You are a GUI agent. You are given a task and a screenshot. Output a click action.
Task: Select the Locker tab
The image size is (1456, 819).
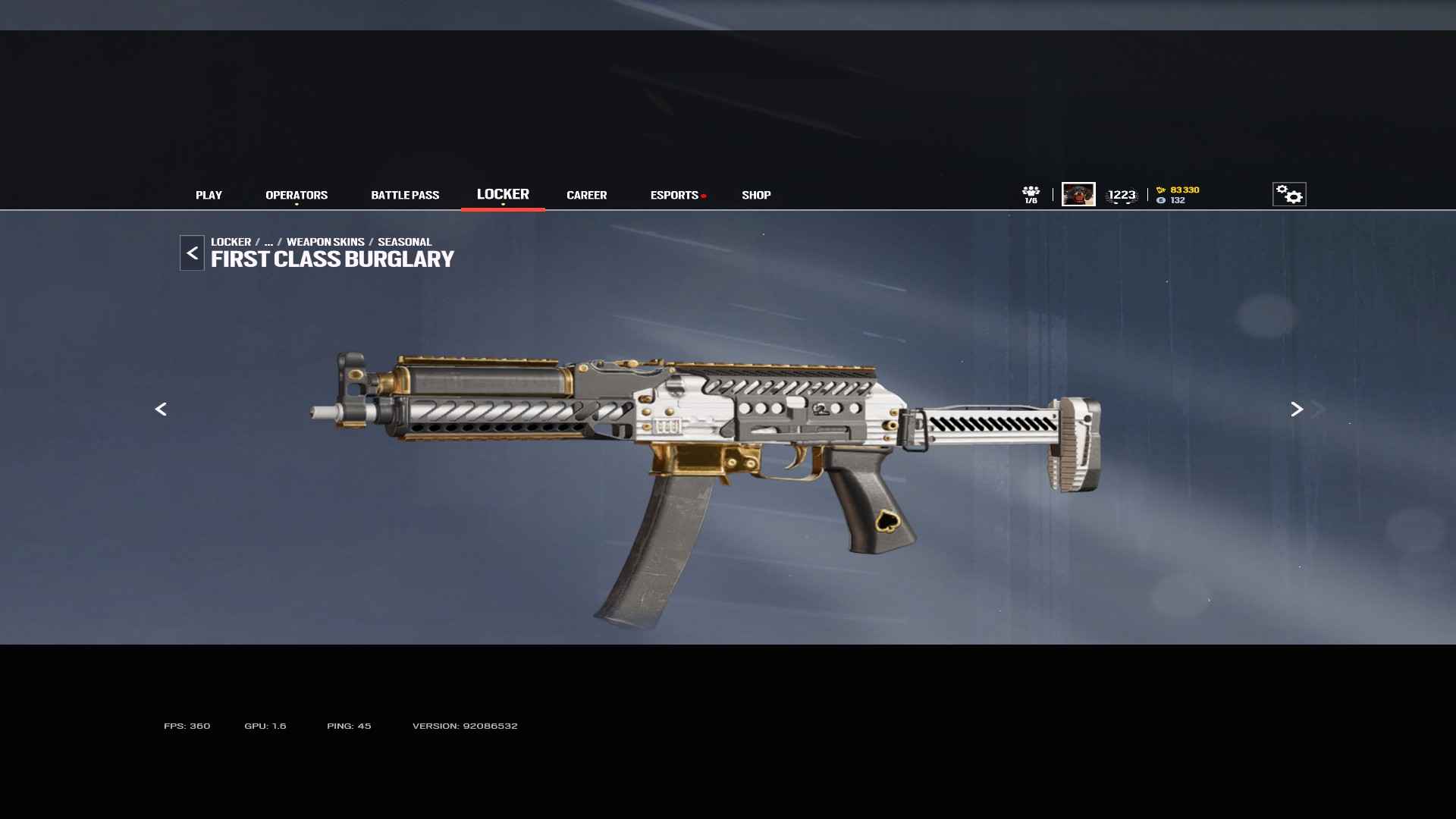click(503, 194)
